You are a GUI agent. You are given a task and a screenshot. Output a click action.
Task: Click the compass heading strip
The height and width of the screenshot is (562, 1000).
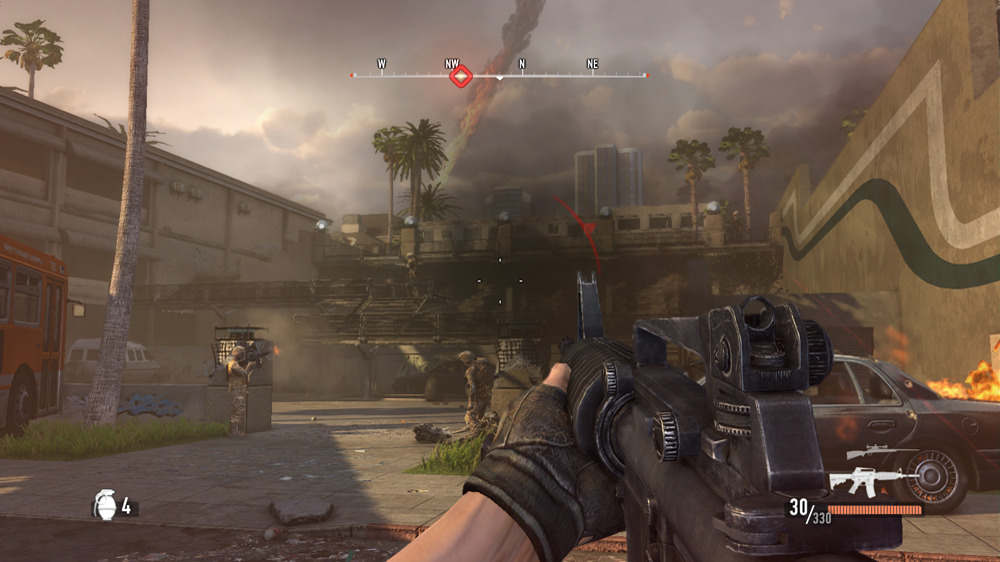tap(560, 75)
